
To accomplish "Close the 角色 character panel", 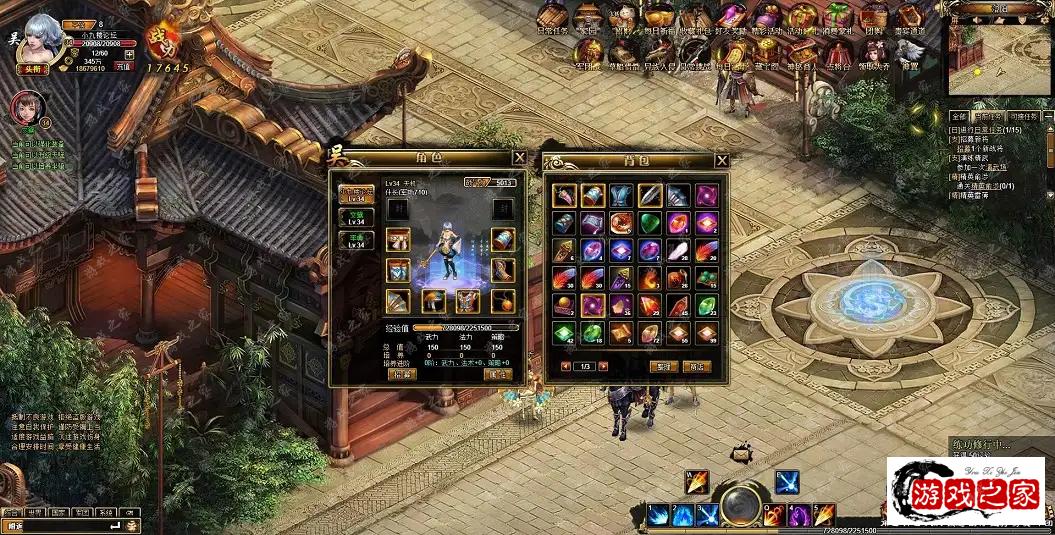I will (519, 158).
